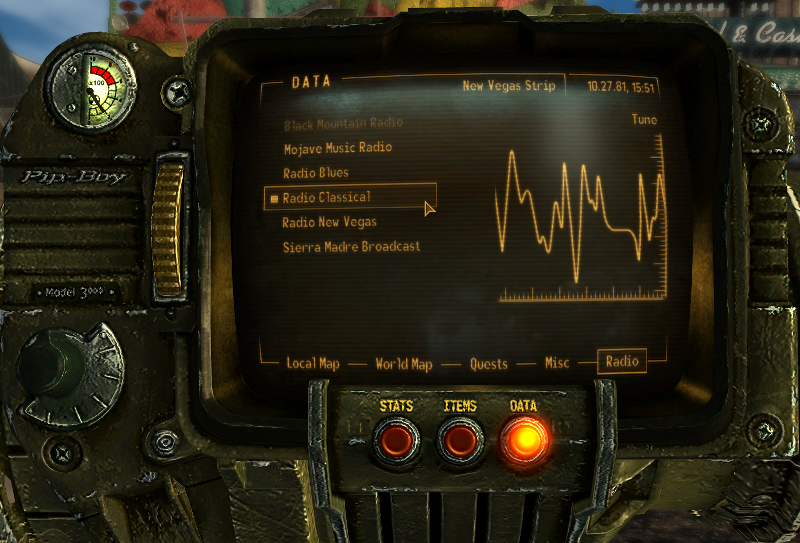Choose the Radio Blues station
The image size is (800, 543).
[315, 173]
